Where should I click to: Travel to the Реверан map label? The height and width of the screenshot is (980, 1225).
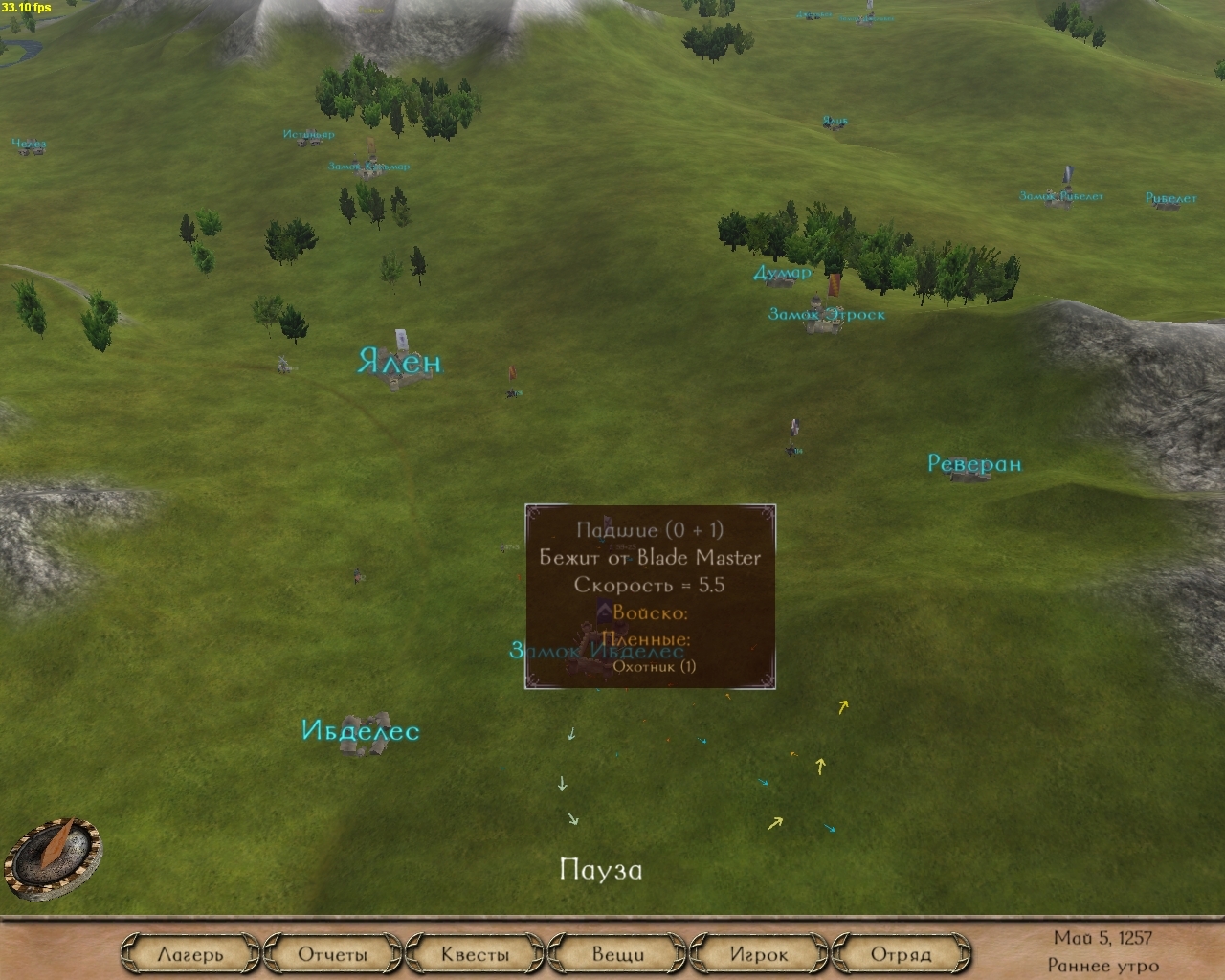coord(974,464)
